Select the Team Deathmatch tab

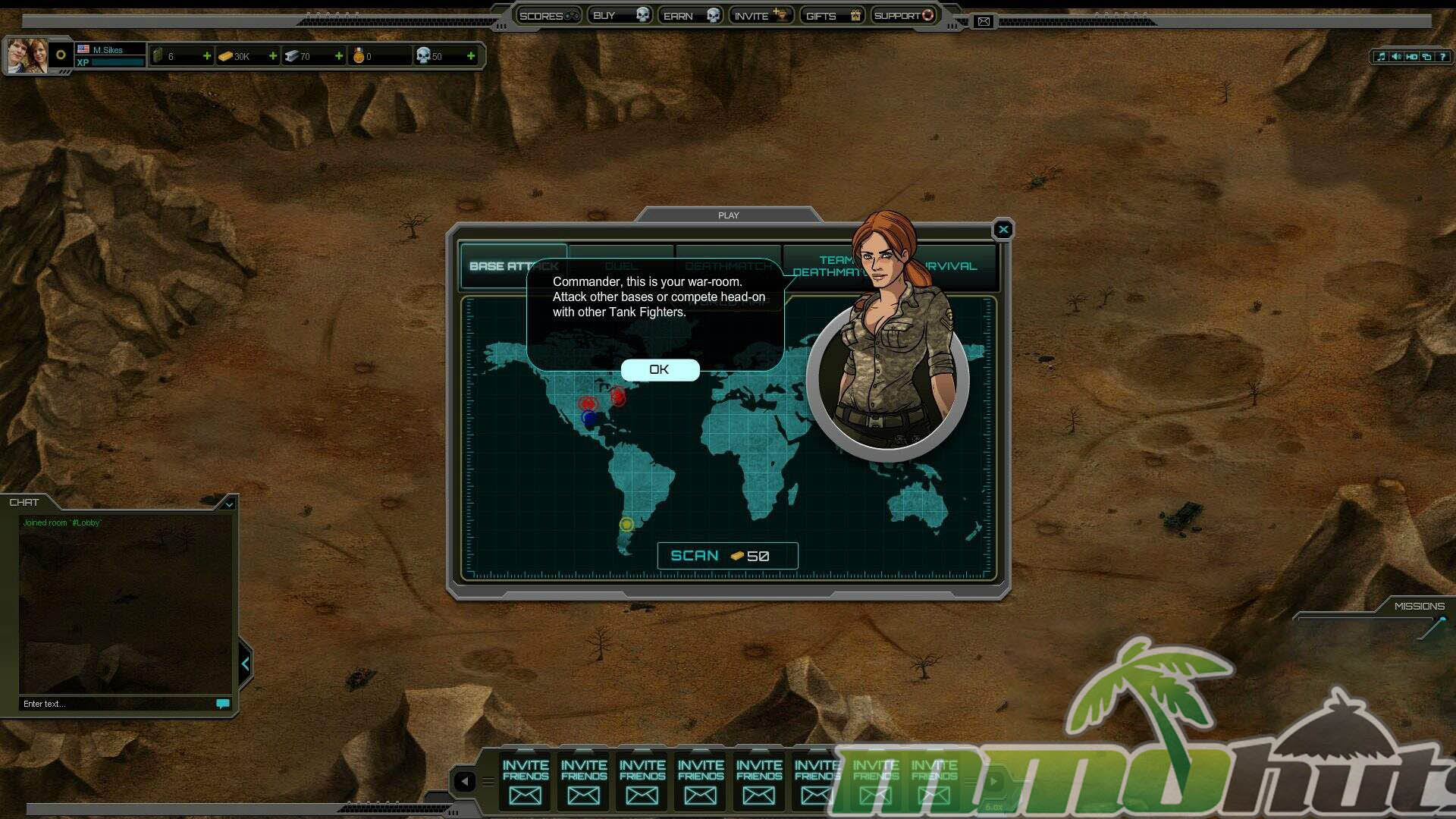coord(827,266)
